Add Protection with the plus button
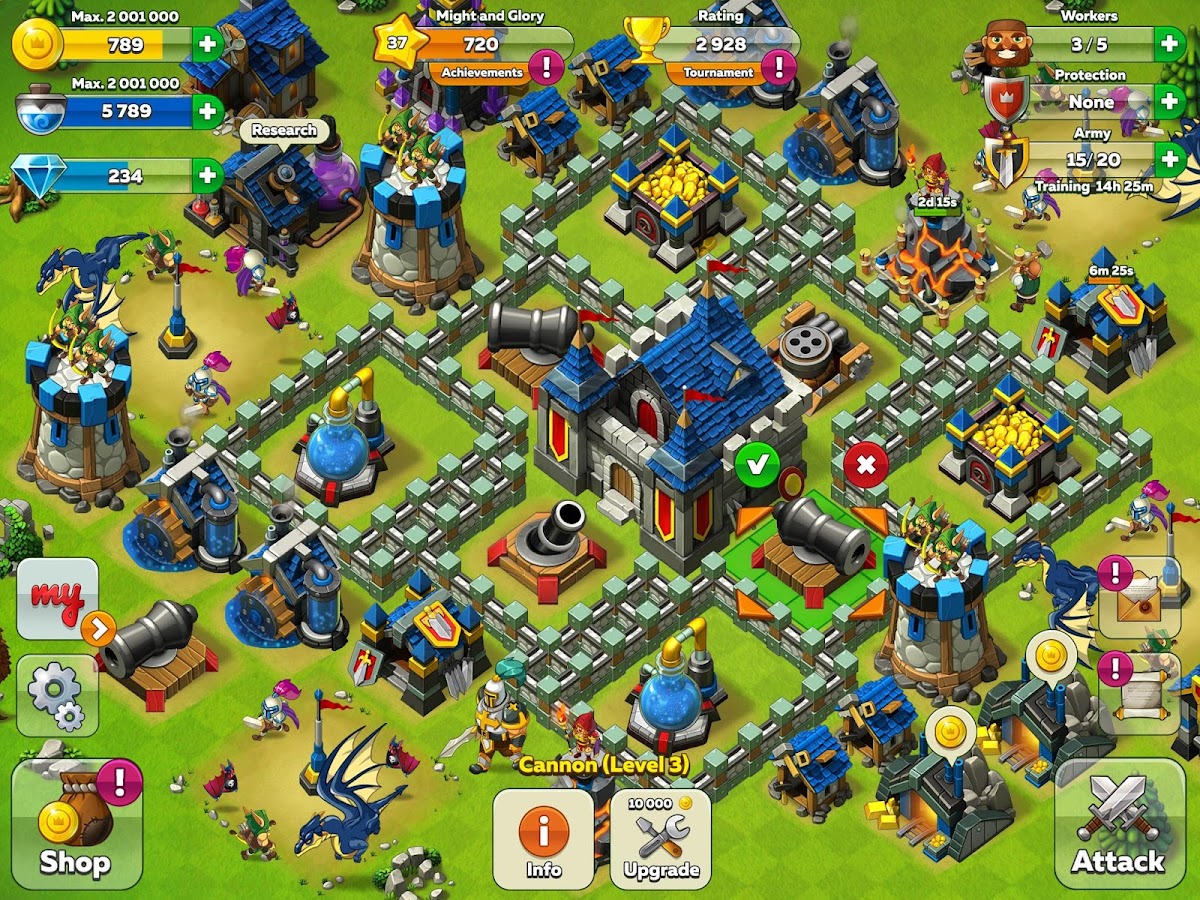The height and width of the screenshot is (900, 1200). pos(1169,101)
